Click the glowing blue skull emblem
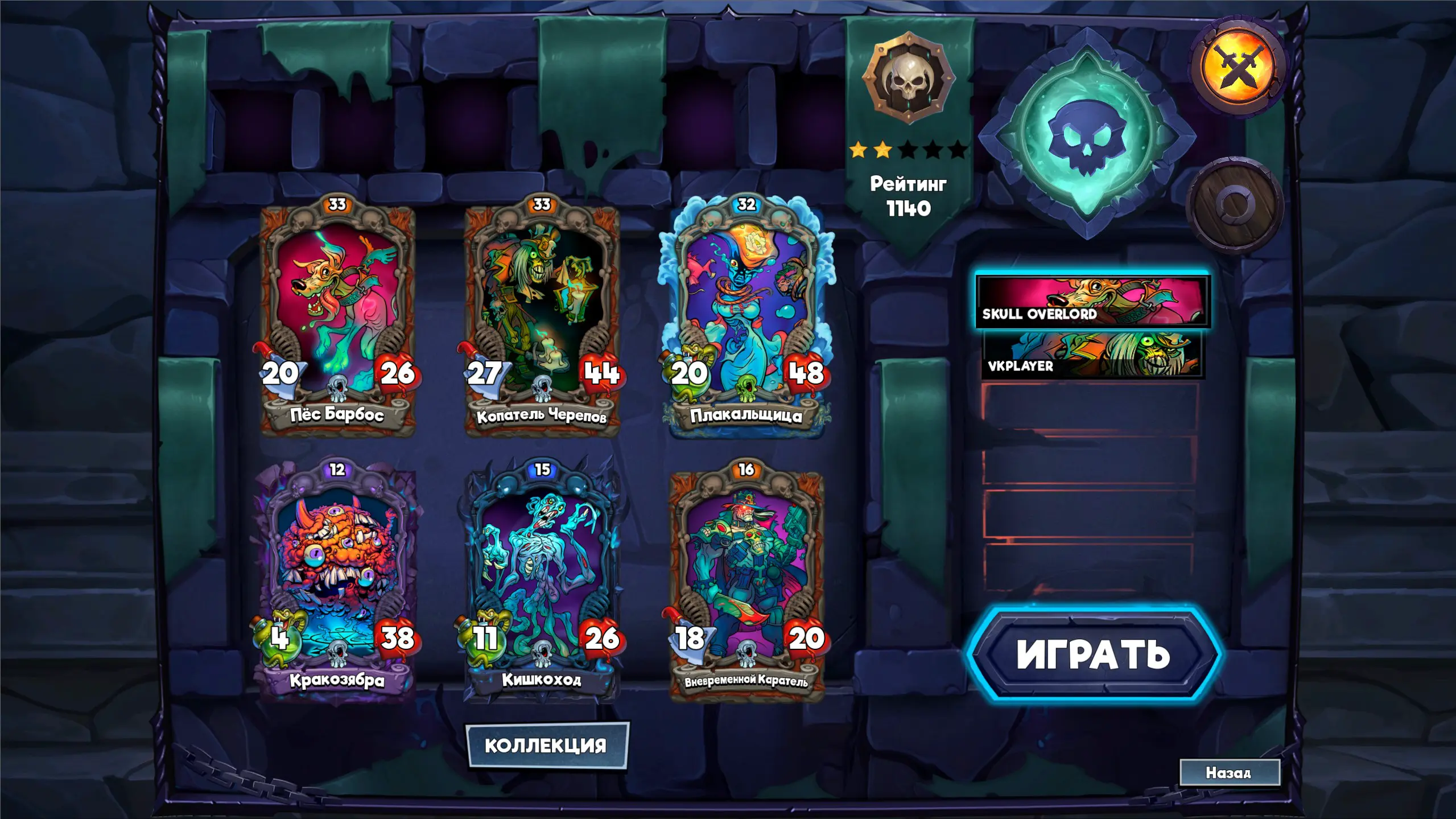 click(x=1087, y=137)
